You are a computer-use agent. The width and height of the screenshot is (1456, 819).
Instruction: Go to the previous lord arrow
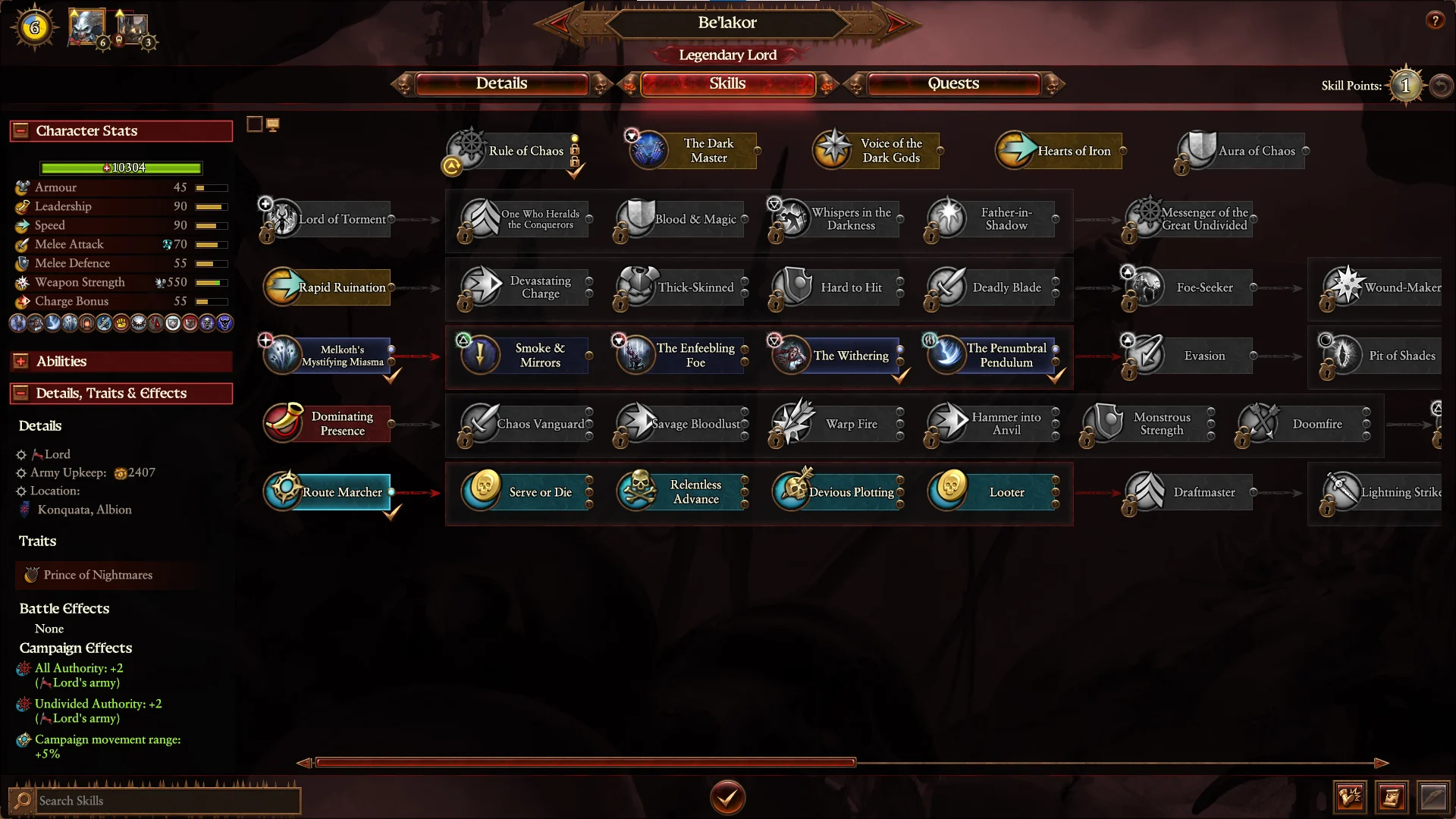click(559, 24)
